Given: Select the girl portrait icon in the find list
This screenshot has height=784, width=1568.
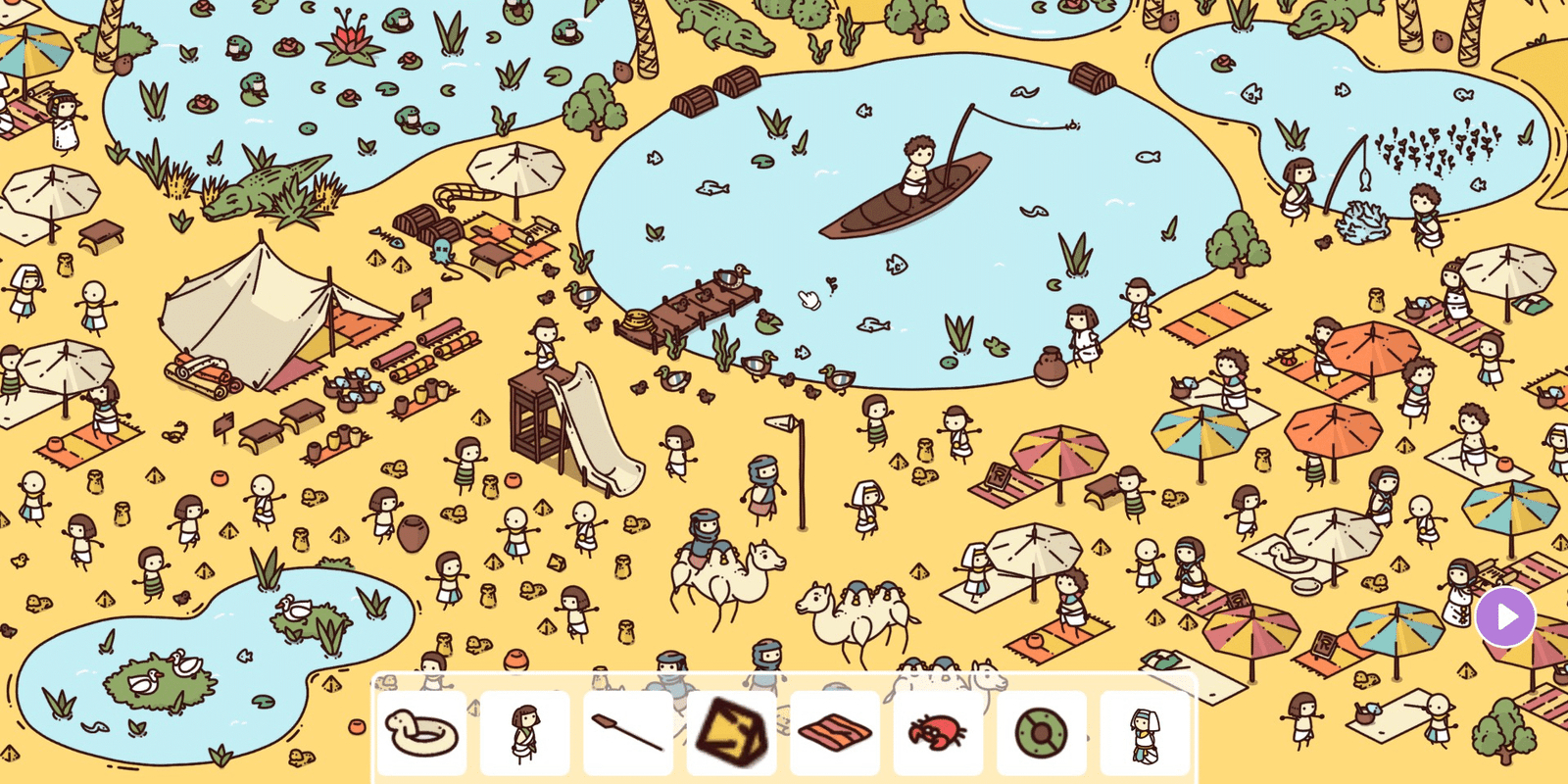Looking at the screenshot, I should (525, 732).
